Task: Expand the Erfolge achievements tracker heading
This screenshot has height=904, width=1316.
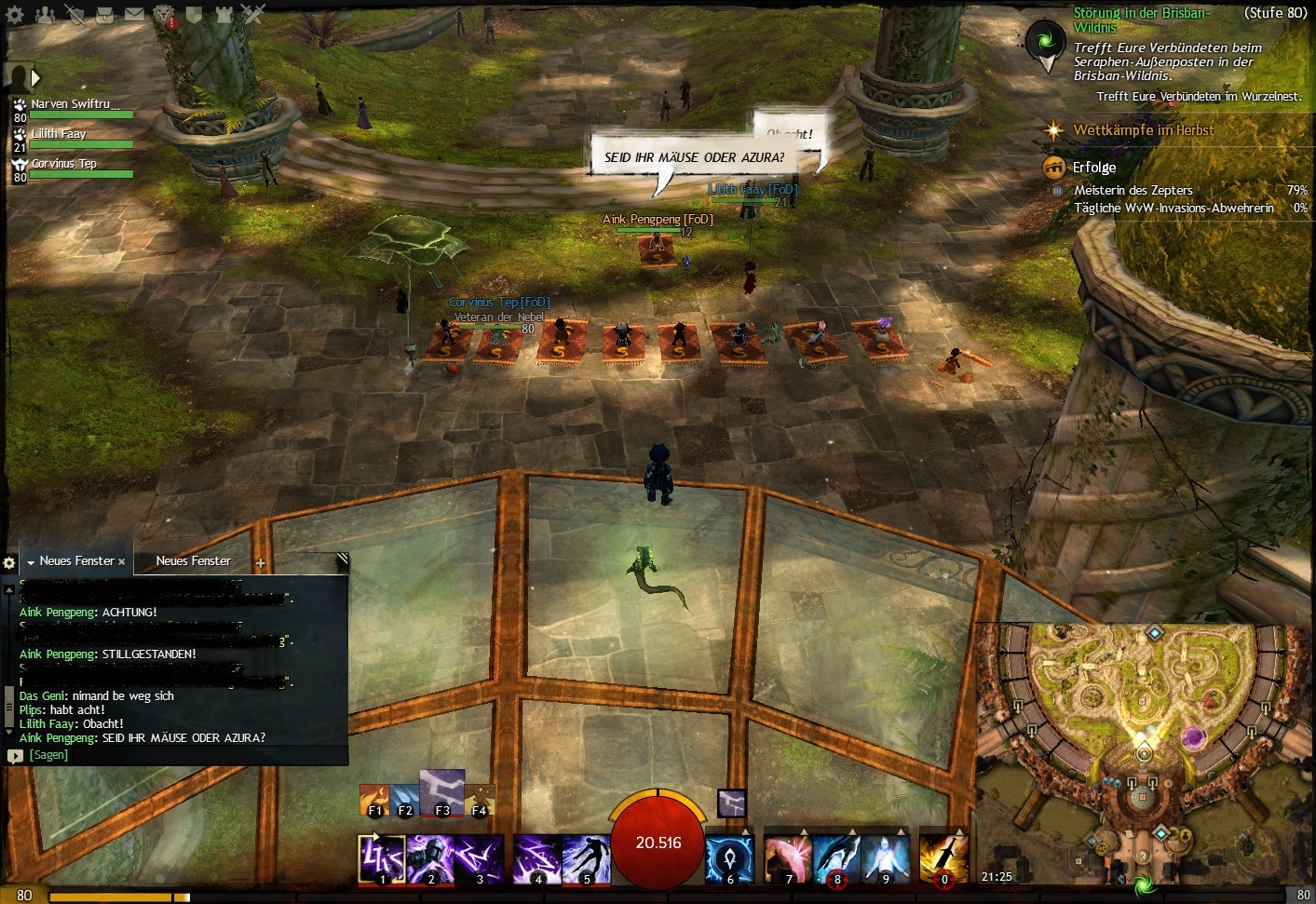Action: pos(1093,168)
